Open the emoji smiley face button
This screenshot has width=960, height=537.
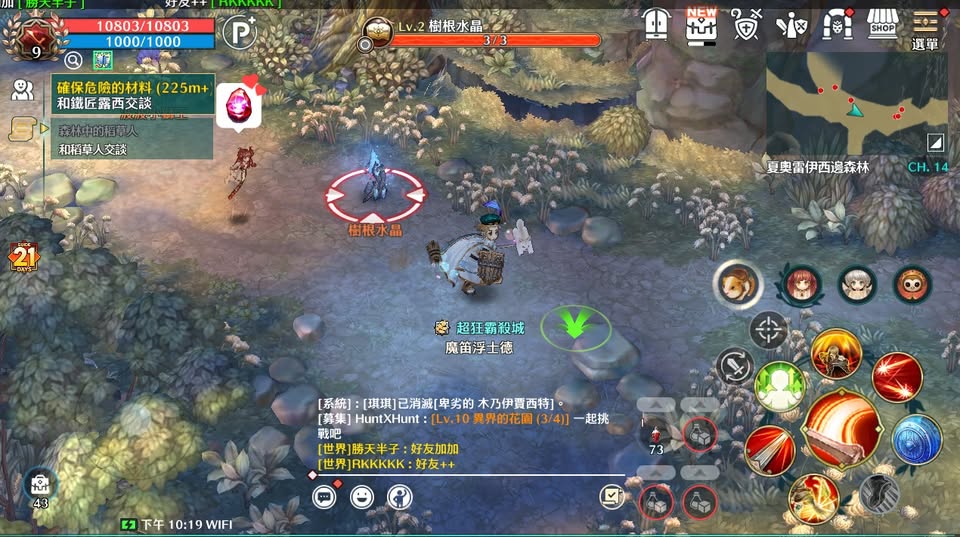362,496
